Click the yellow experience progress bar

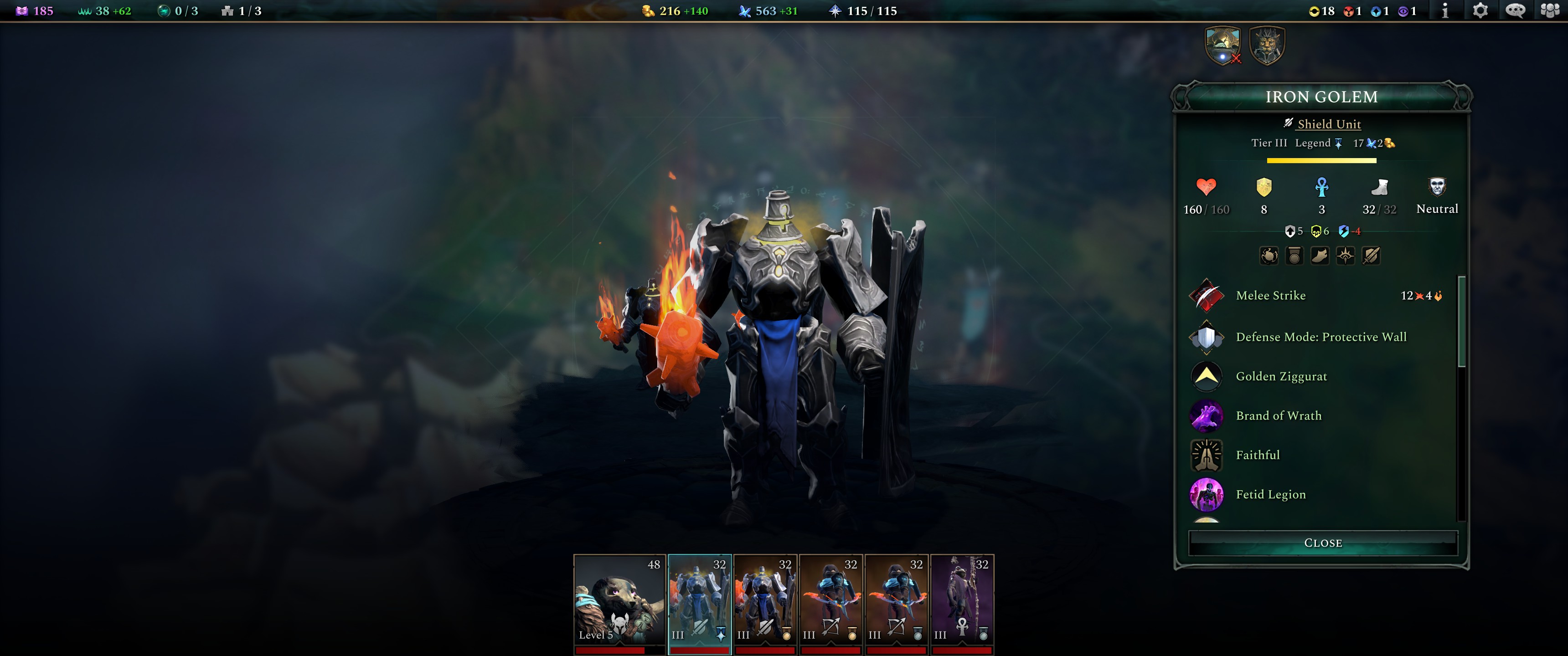tap(1322, 161)
